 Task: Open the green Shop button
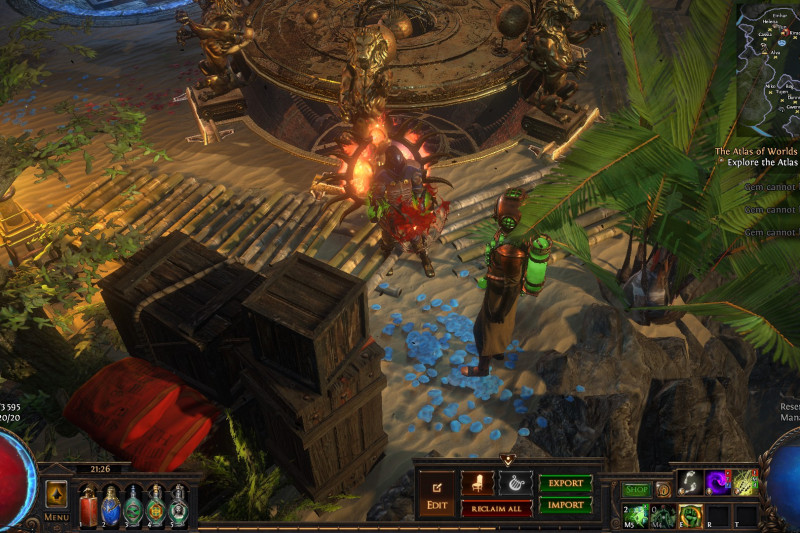636,490
